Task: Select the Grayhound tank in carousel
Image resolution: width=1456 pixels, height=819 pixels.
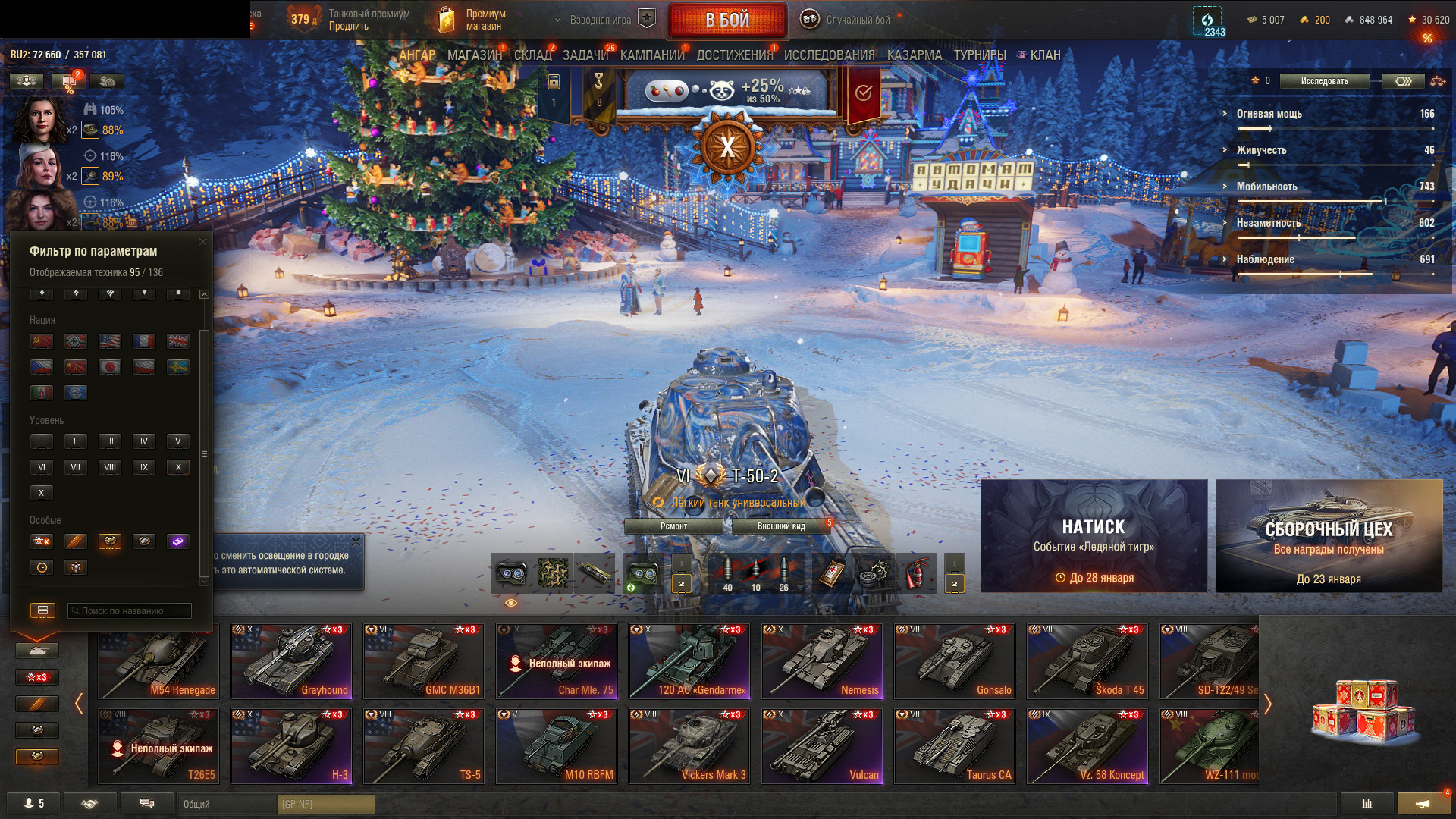Action: [x=291, y=661]
